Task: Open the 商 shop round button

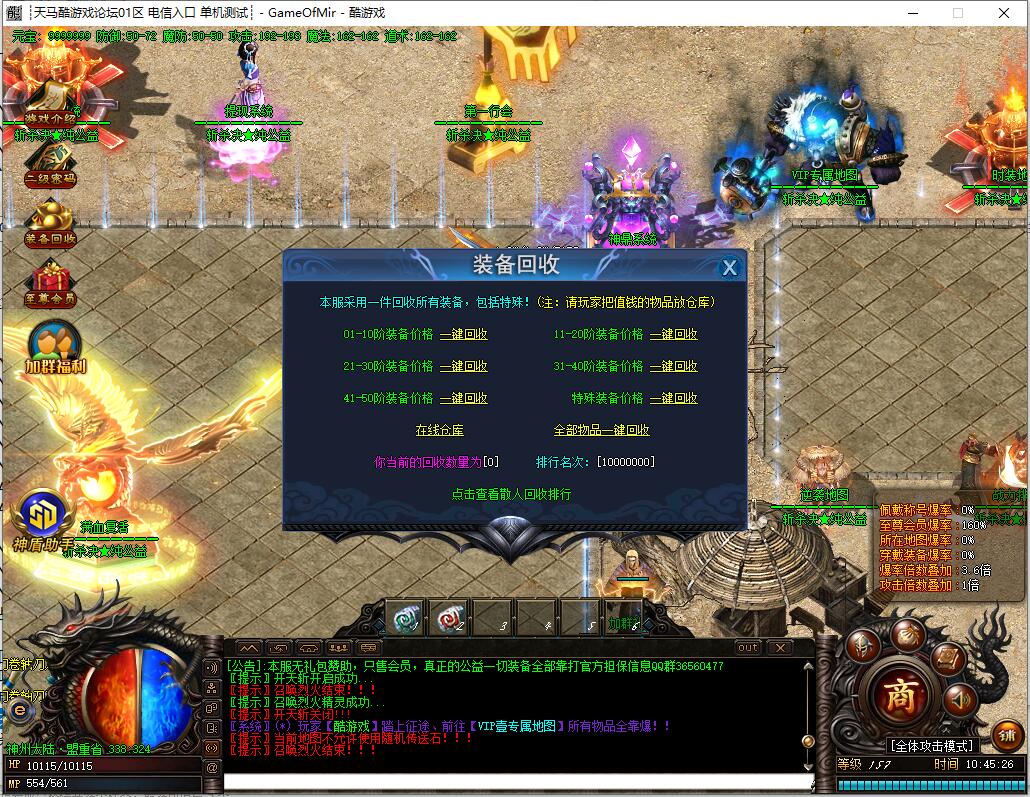Action: click(x=897, y=695)
